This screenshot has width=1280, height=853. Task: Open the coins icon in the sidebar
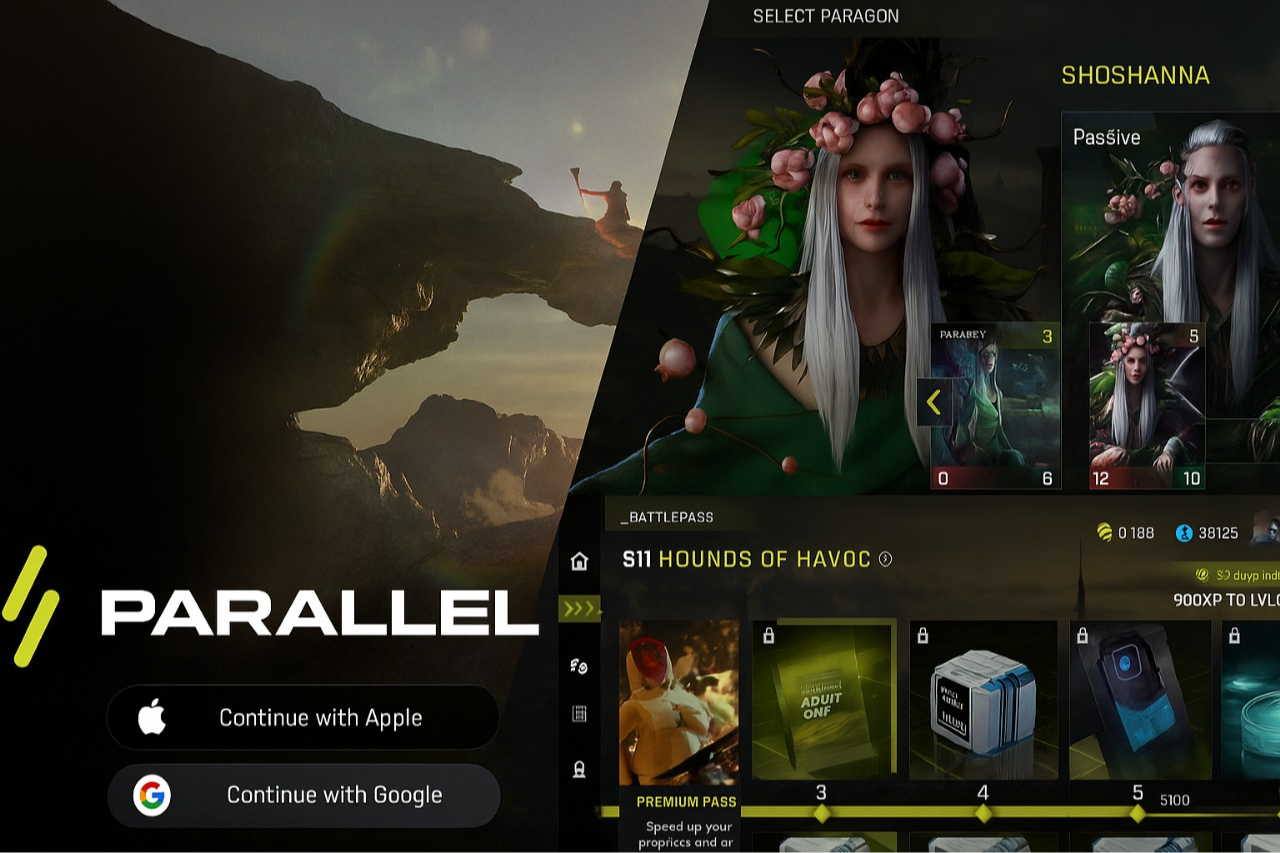(579, 665)
